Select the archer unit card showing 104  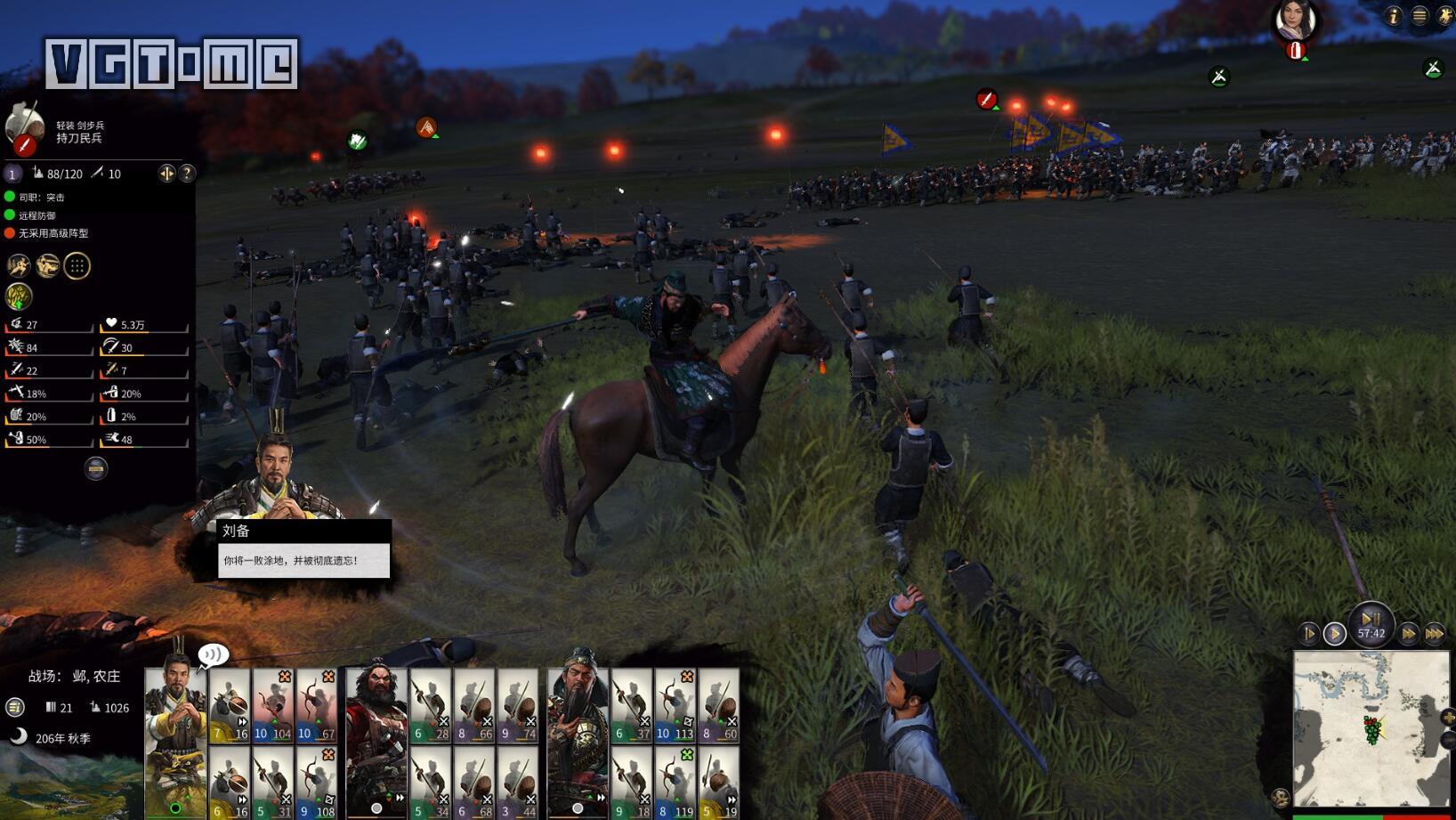[x=273, y=706]
